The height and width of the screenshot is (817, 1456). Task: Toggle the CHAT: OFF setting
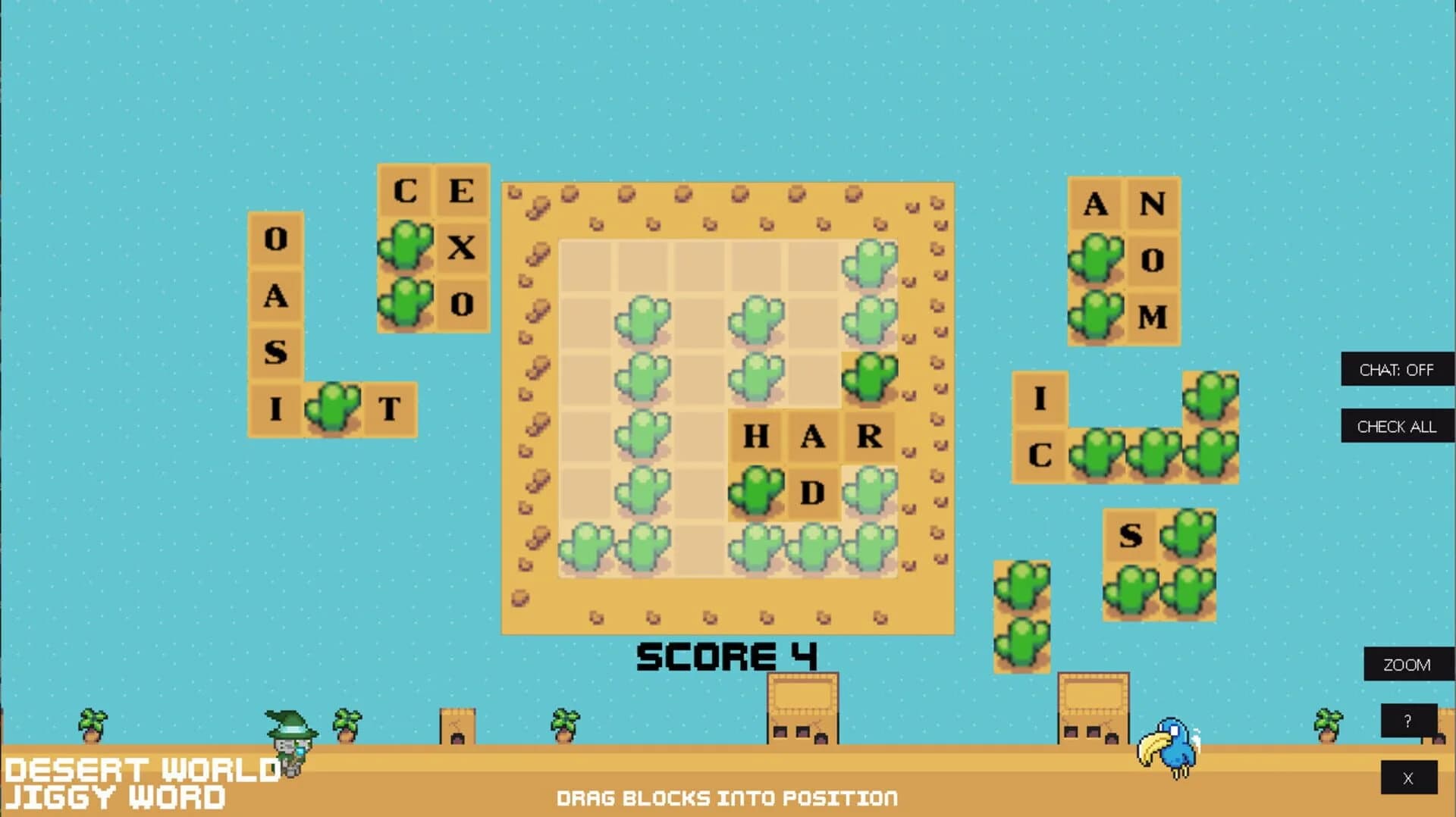tap(1397, 370)
